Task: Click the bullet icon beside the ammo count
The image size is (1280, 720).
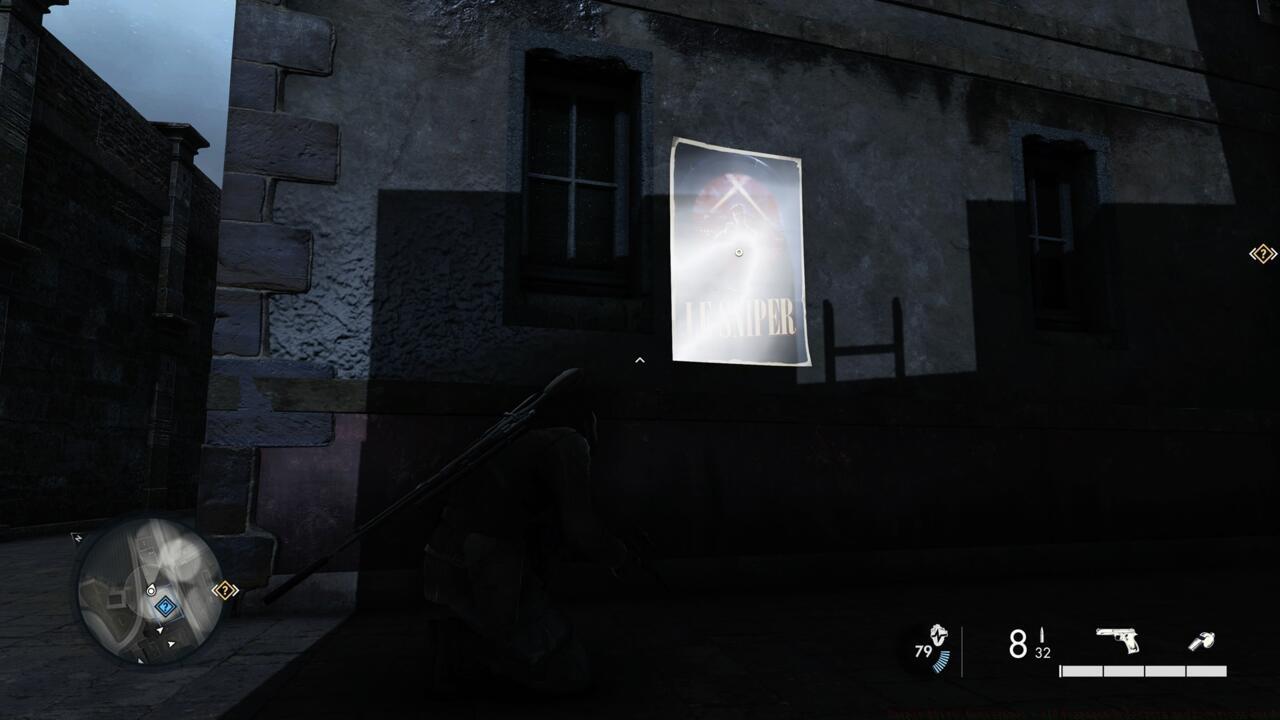Action: (x=1042, y=632)
